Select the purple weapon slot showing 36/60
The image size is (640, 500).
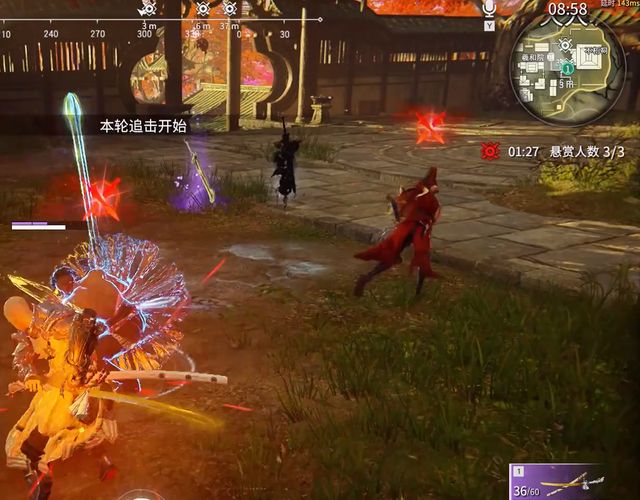(x=557, y=481)
